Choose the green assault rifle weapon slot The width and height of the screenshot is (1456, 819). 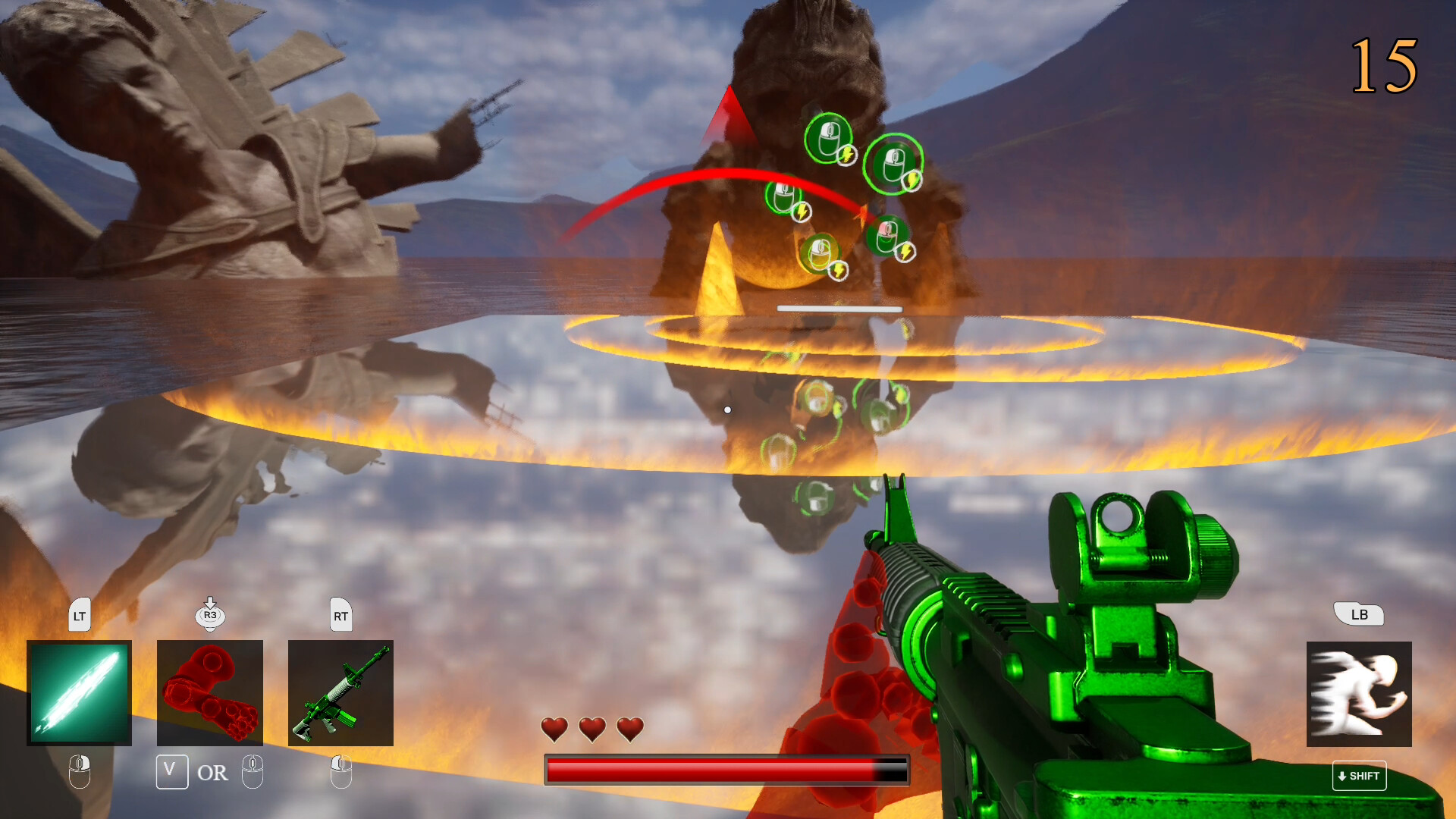click(x=340, y=692)
